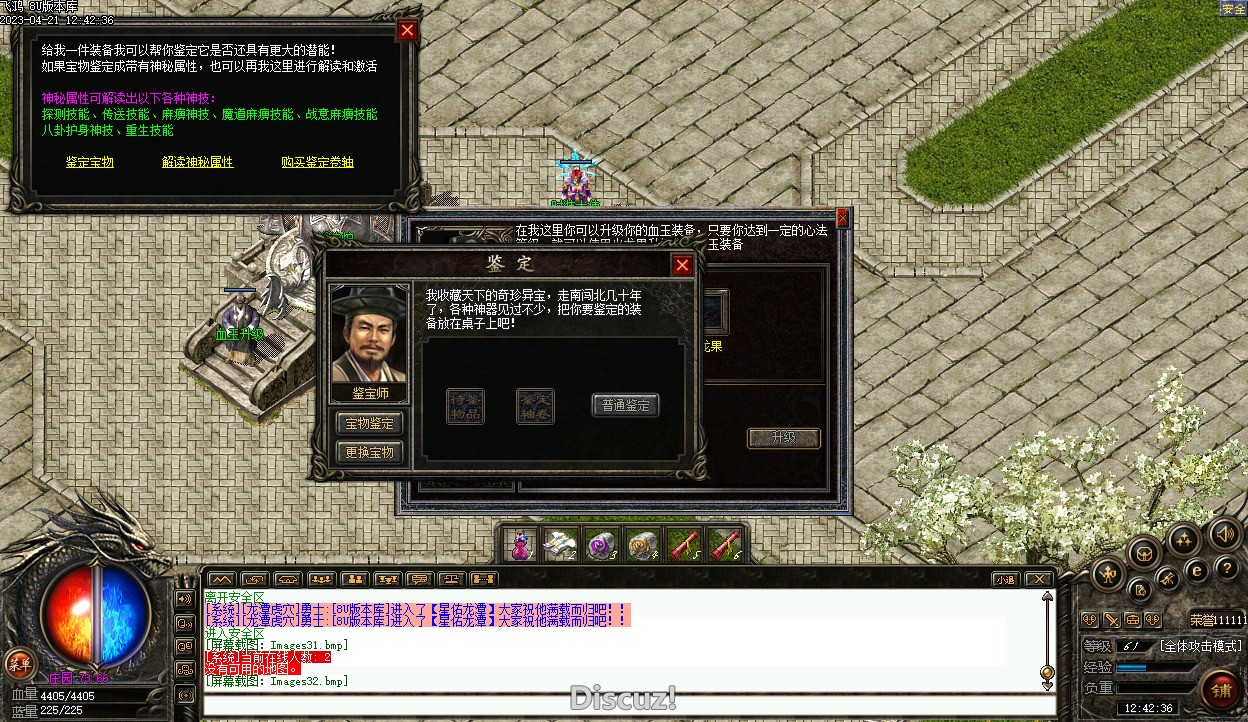This screenshot has height=722, width=1248.
Task: Click the 普通鉴定 button
Action: [625, 405]
